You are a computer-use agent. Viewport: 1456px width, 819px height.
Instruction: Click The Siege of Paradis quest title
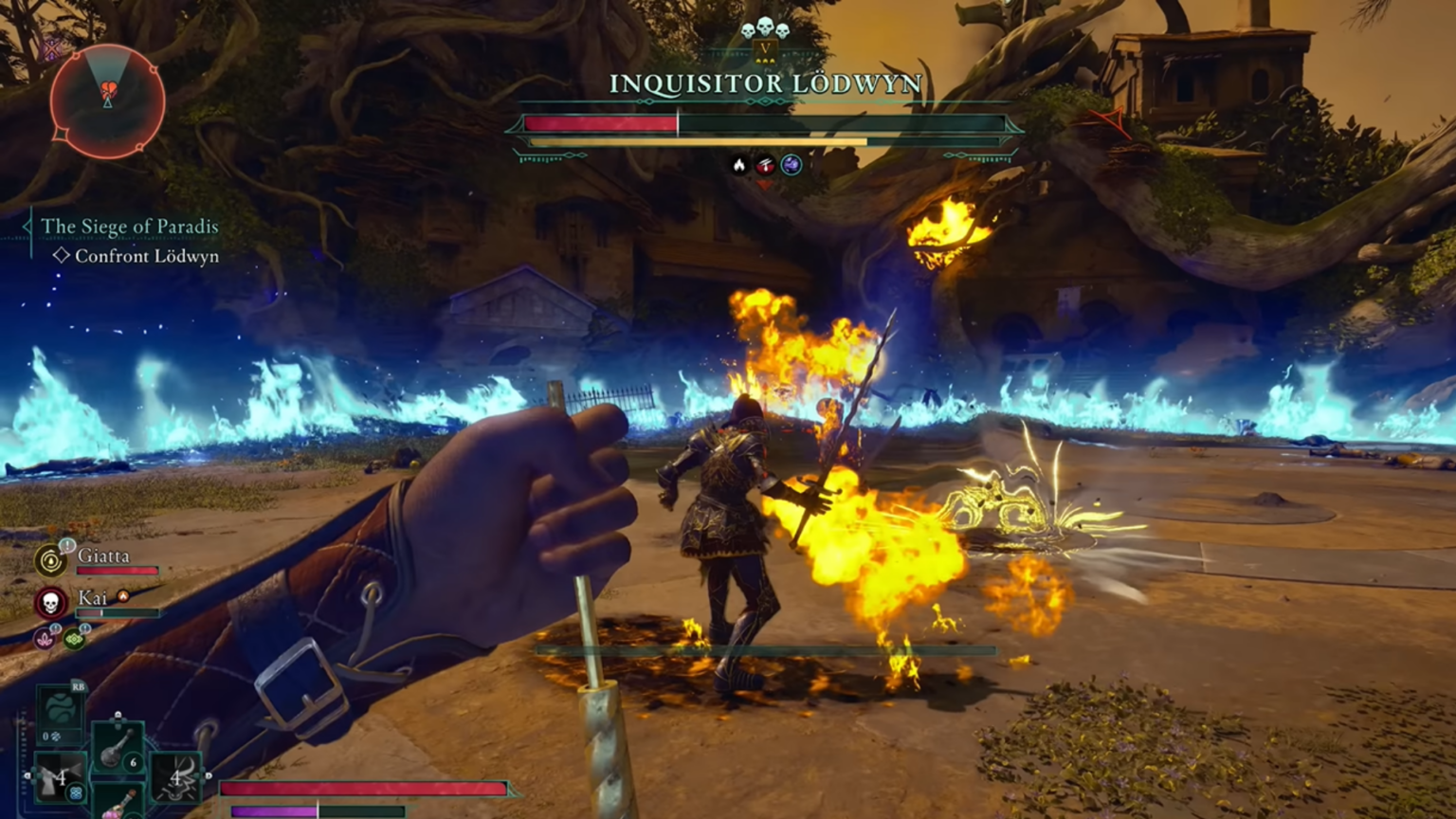tap(130, 227)
